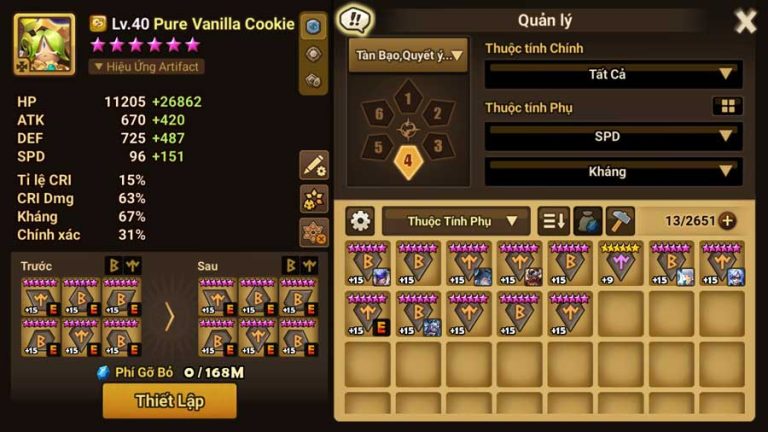Expand the Hiệu Ứng Artifact dropdown
768x432 pixels.
148,67
